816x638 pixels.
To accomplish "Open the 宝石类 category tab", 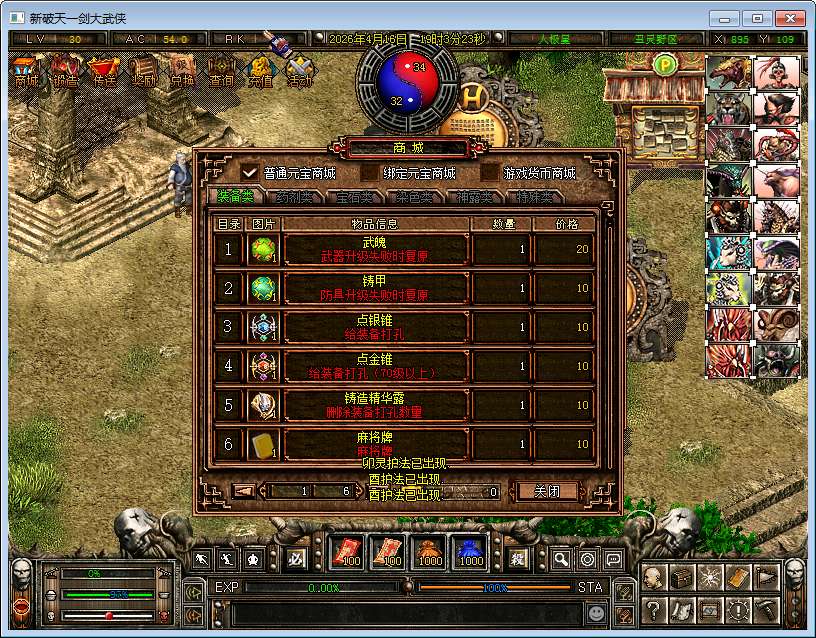I will tap(353, 197).
